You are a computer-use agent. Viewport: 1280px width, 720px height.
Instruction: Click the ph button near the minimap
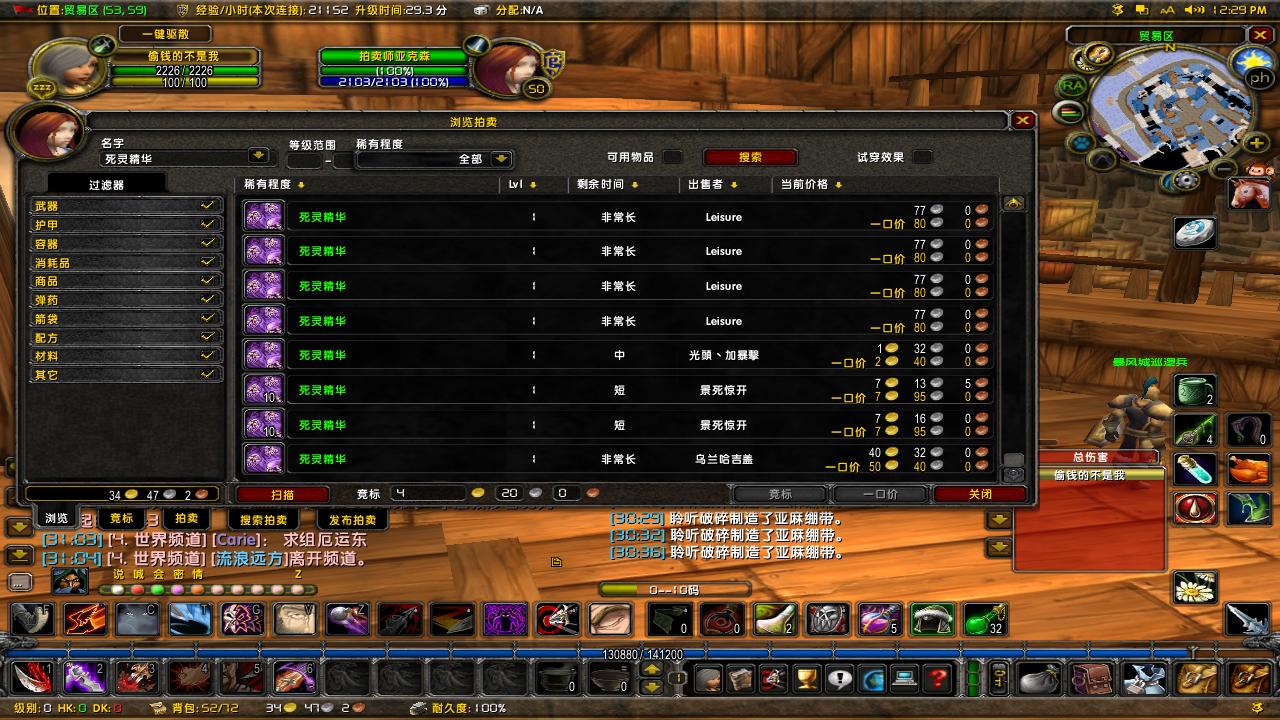point(1258,77)
